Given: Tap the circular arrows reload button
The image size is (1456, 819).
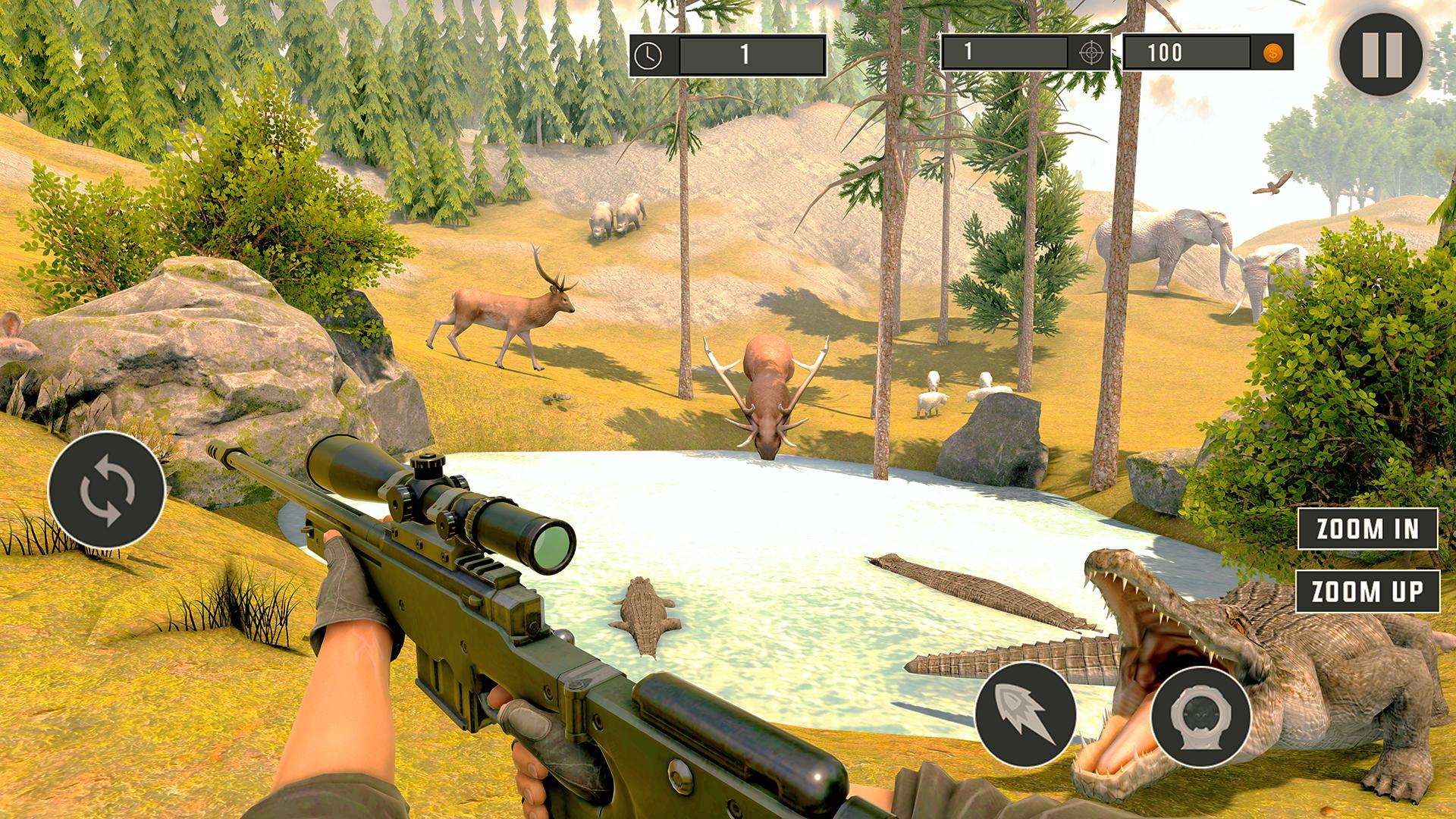Looking at the screenshot, I should pyautogui.click(x=107, y=488).
